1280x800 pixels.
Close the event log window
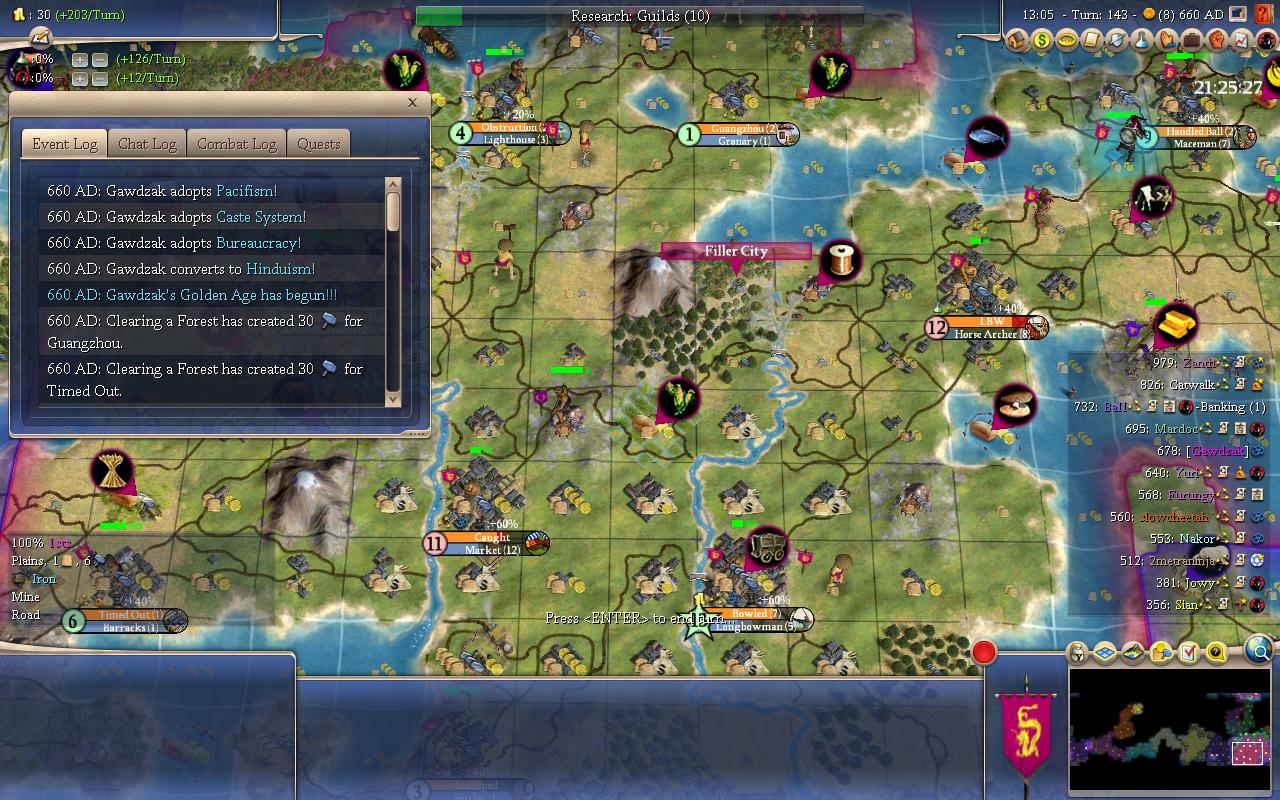[412, 103]
